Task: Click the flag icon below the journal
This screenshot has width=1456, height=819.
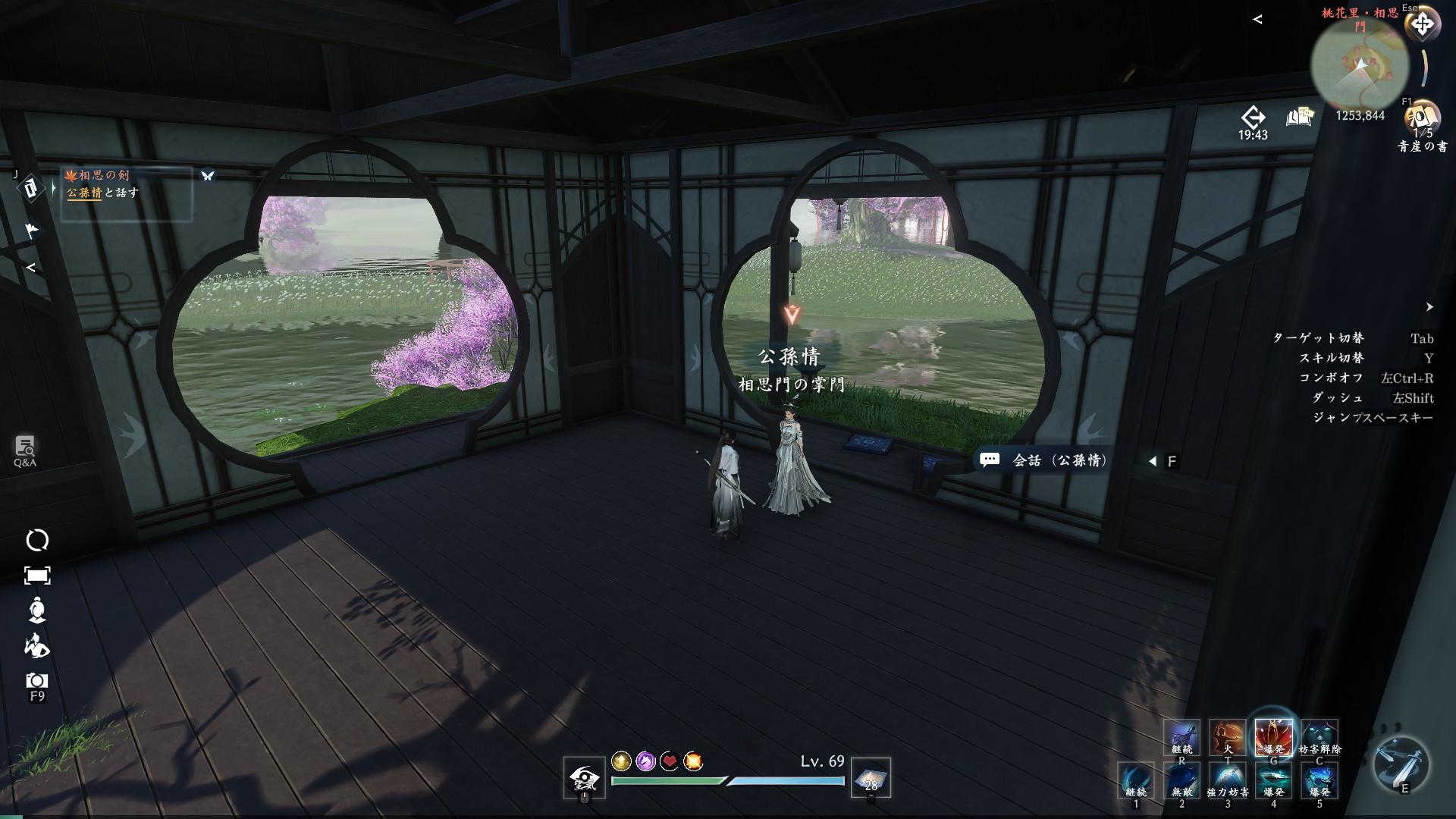Action: [32, 230]
